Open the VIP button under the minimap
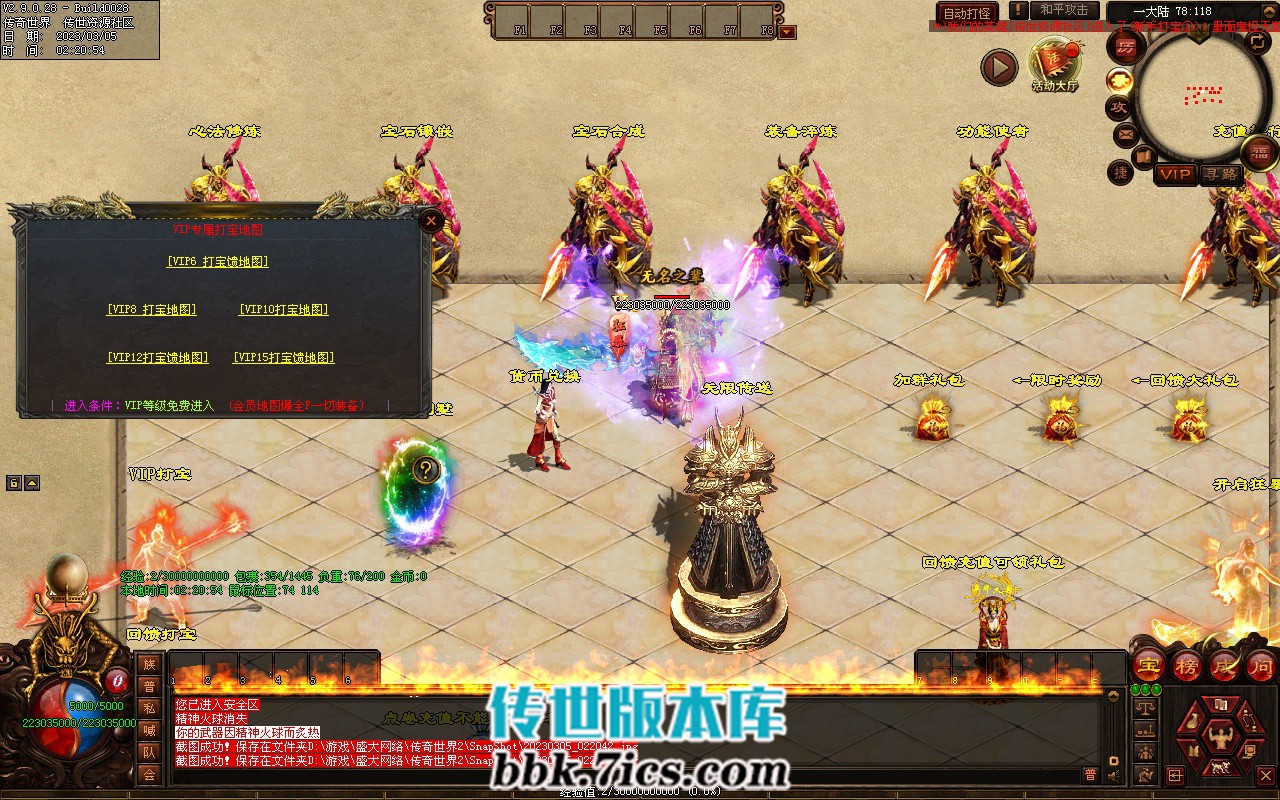 coord(1175,175)
